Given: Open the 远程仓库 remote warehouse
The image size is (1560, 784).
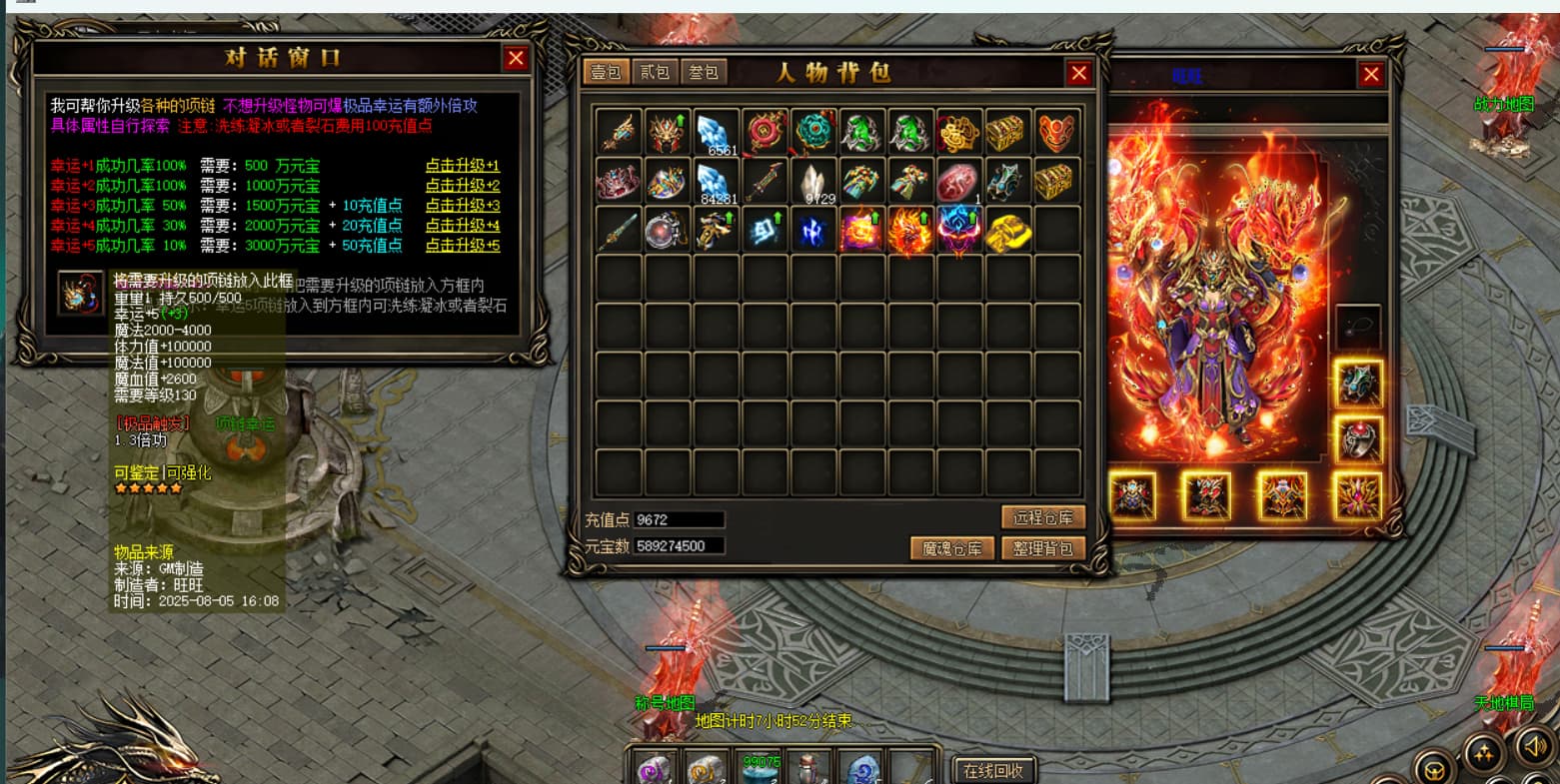Looking at the screenshot, I should 1042,517.
